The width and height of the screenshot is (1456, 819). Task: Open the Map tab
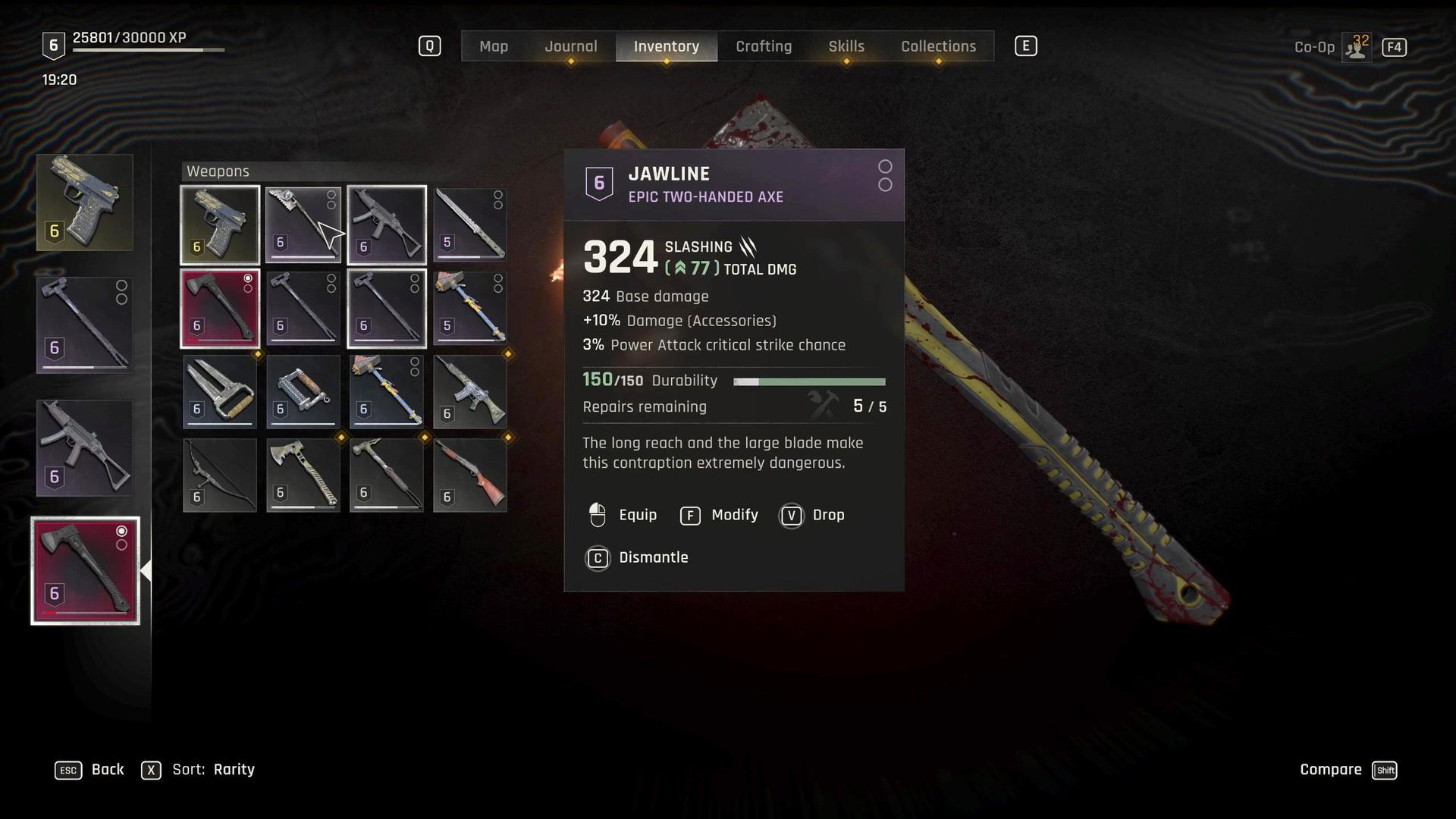[494, 46]
